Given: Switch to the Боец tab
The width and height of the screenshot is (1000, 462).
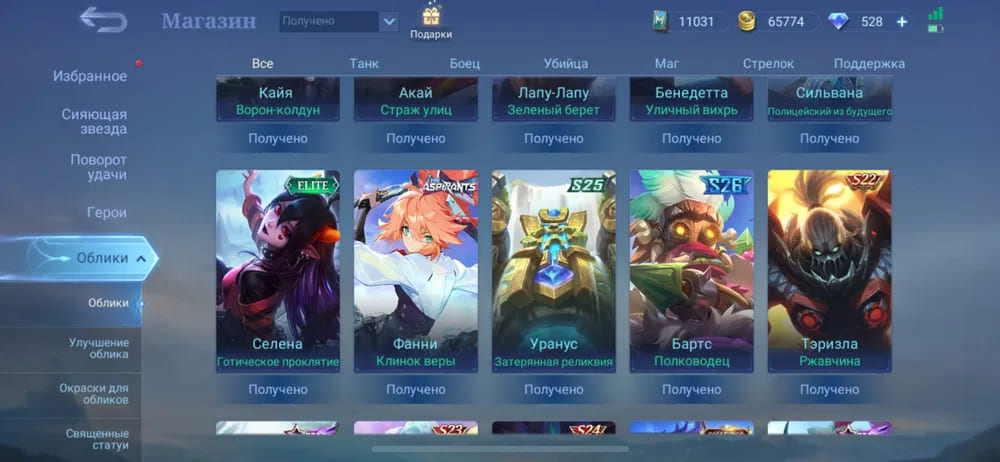Looking at the screenshot, I should 464,63.
